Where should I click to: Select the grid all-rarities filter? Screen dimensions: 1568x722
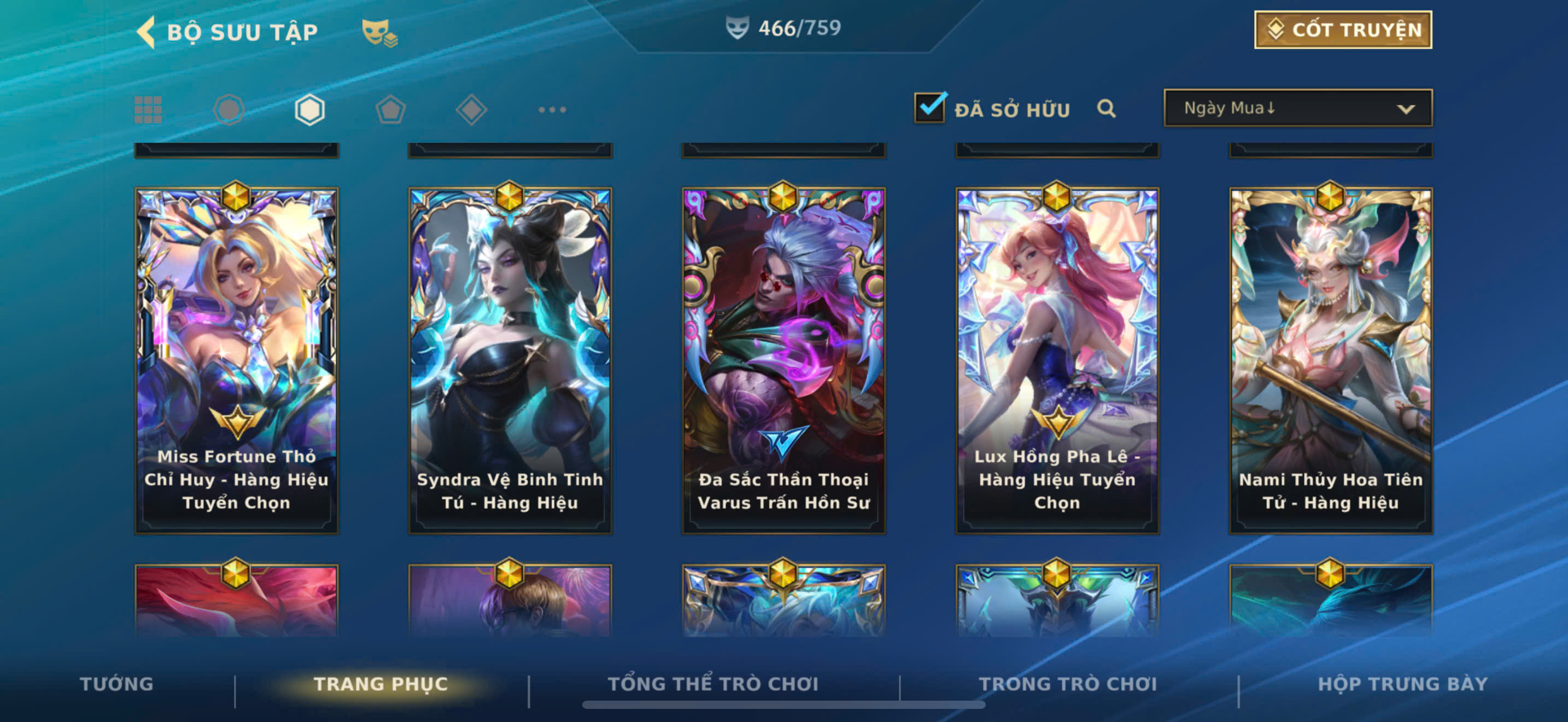click(x=148, y=110)
